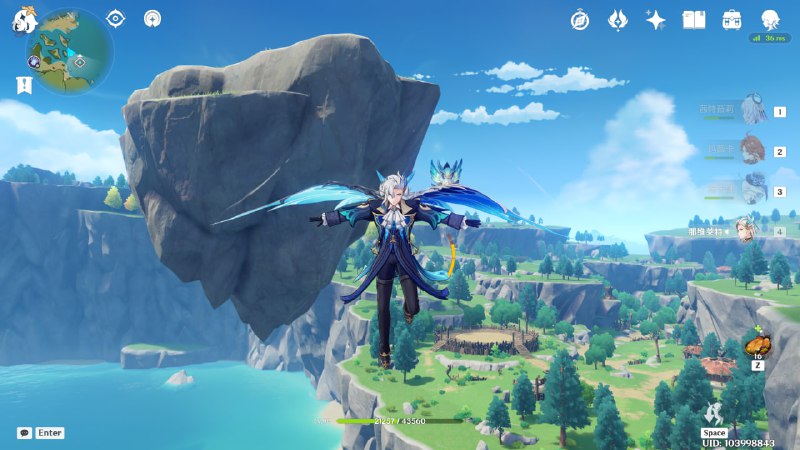
Task: Open the chat box speech bubble
Action: point(24,433)
